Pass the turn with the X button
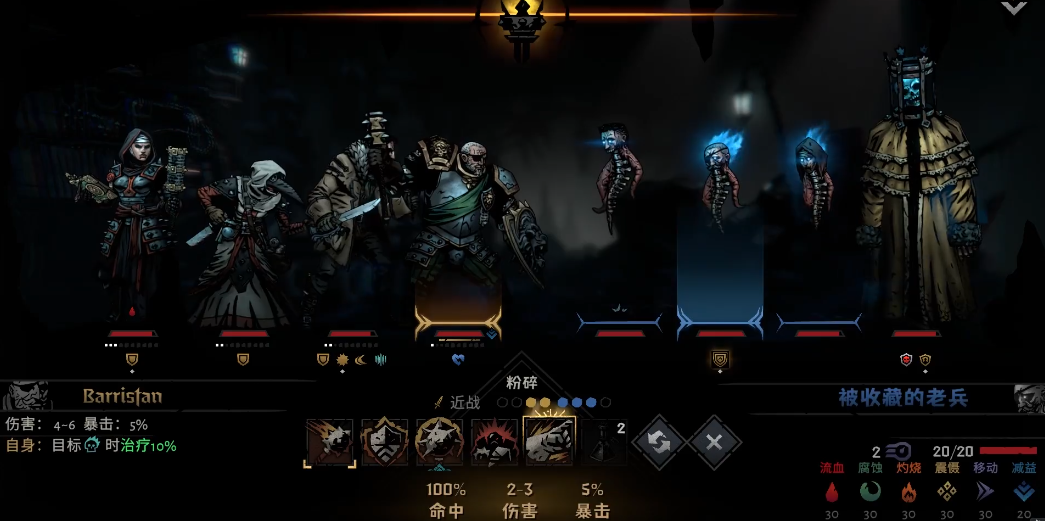 [714, 442]
